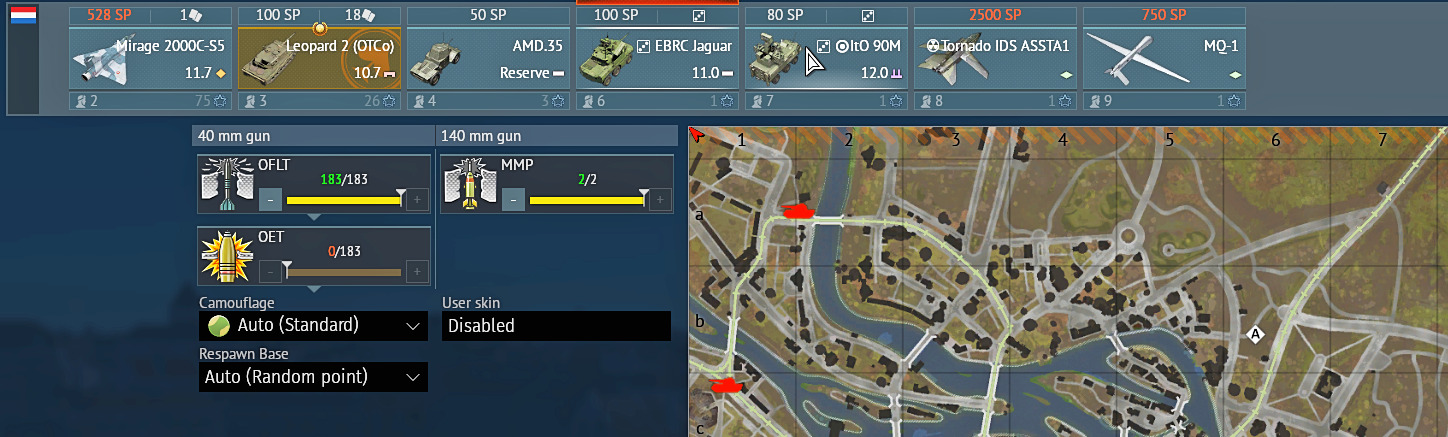This screenshot has height=437, width=1448.
Task: Choose the ItO 90M anti-air vehicle
Action: (826, 58)
